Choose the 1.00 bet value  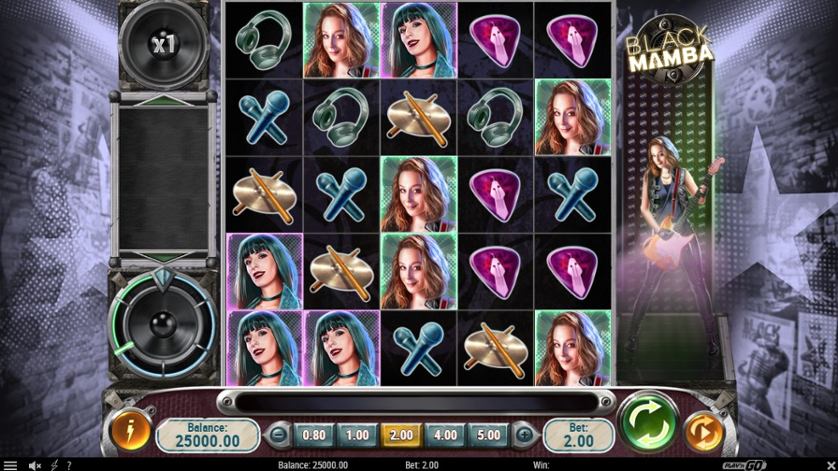click(356, 435)
